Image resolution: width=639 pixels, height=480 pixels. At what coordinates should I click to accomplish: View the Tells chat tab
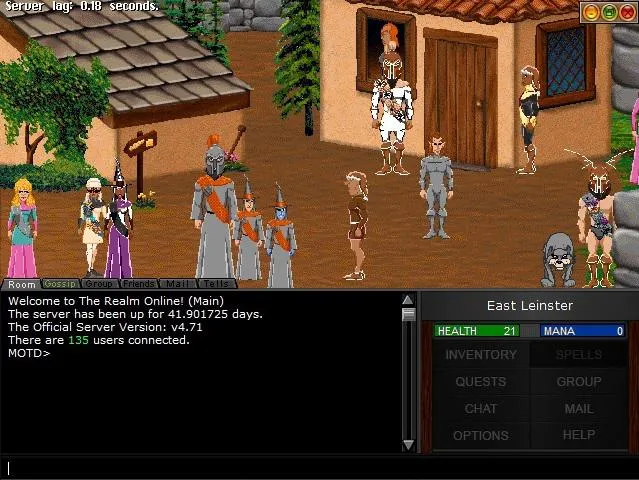pos(216,285)
